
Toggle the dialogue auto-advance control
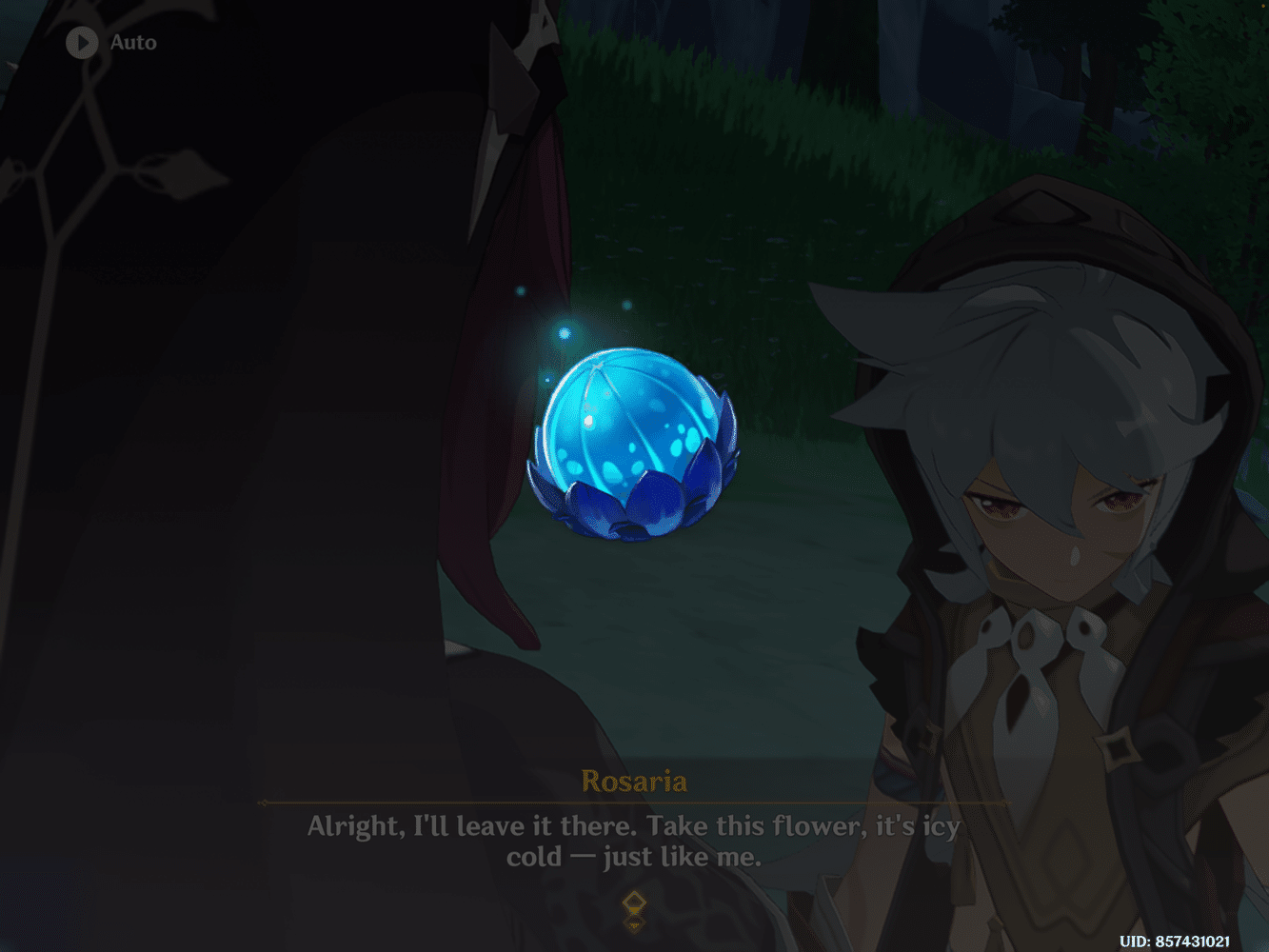(x=105, y=42)
